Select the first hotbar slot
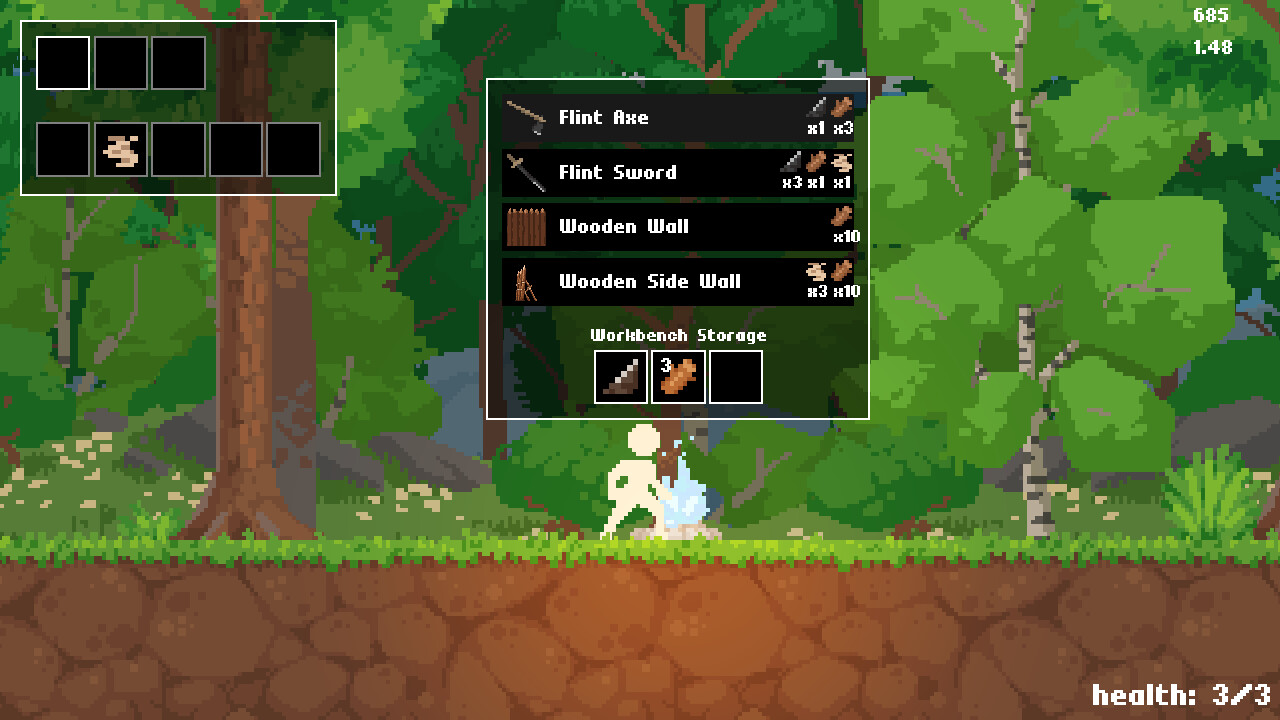The width and height of the screenshot is (1280, 720). [x=62, y=62]
